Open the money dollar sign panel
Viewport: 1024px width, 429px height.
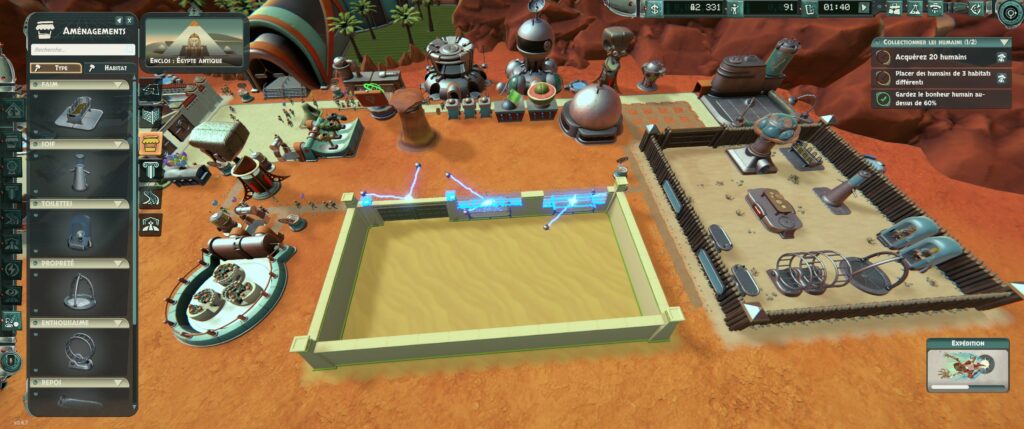point(654,8)
